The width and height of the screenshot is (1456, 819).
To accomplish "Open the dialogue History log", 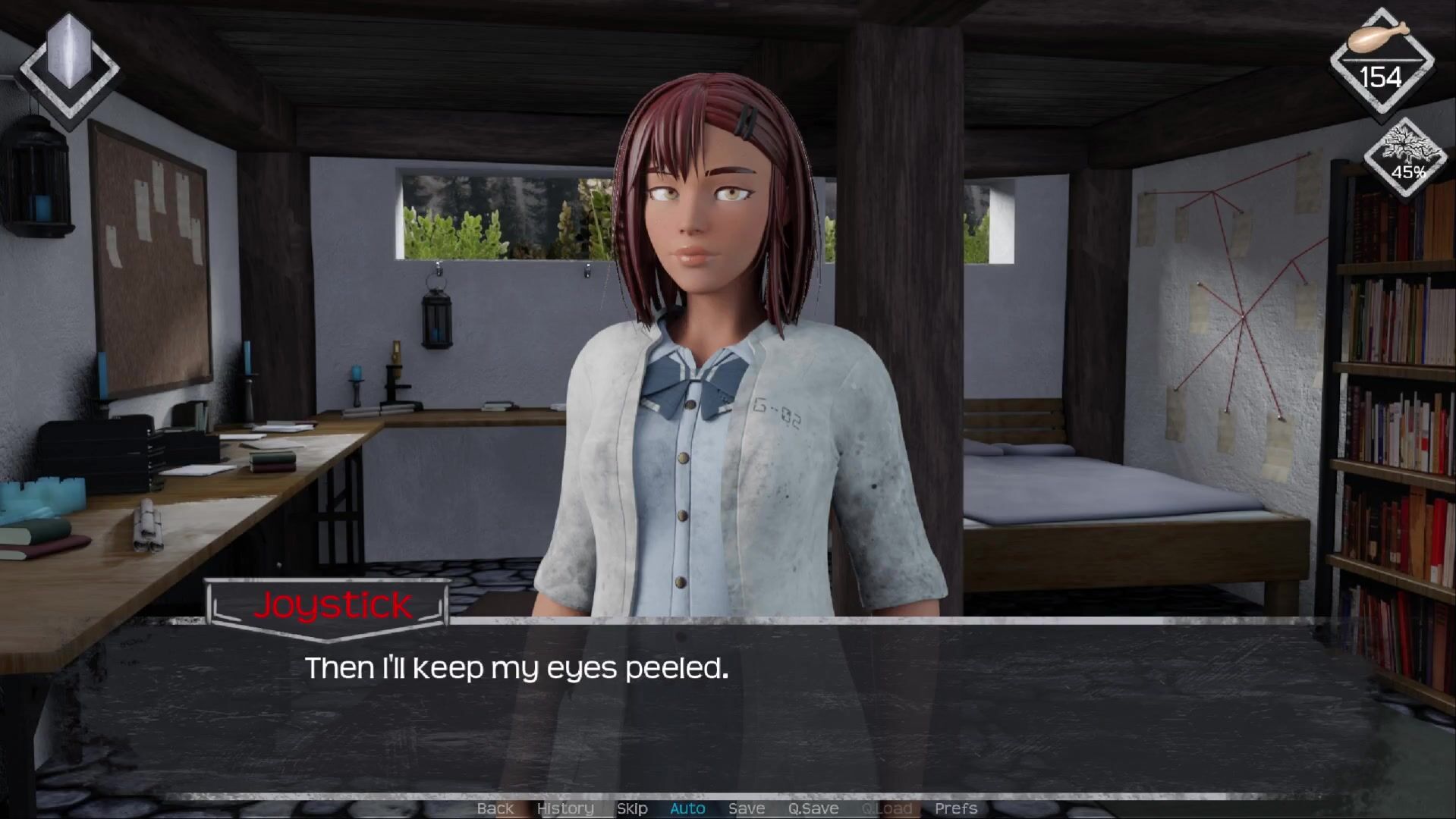I will (565, 808).
